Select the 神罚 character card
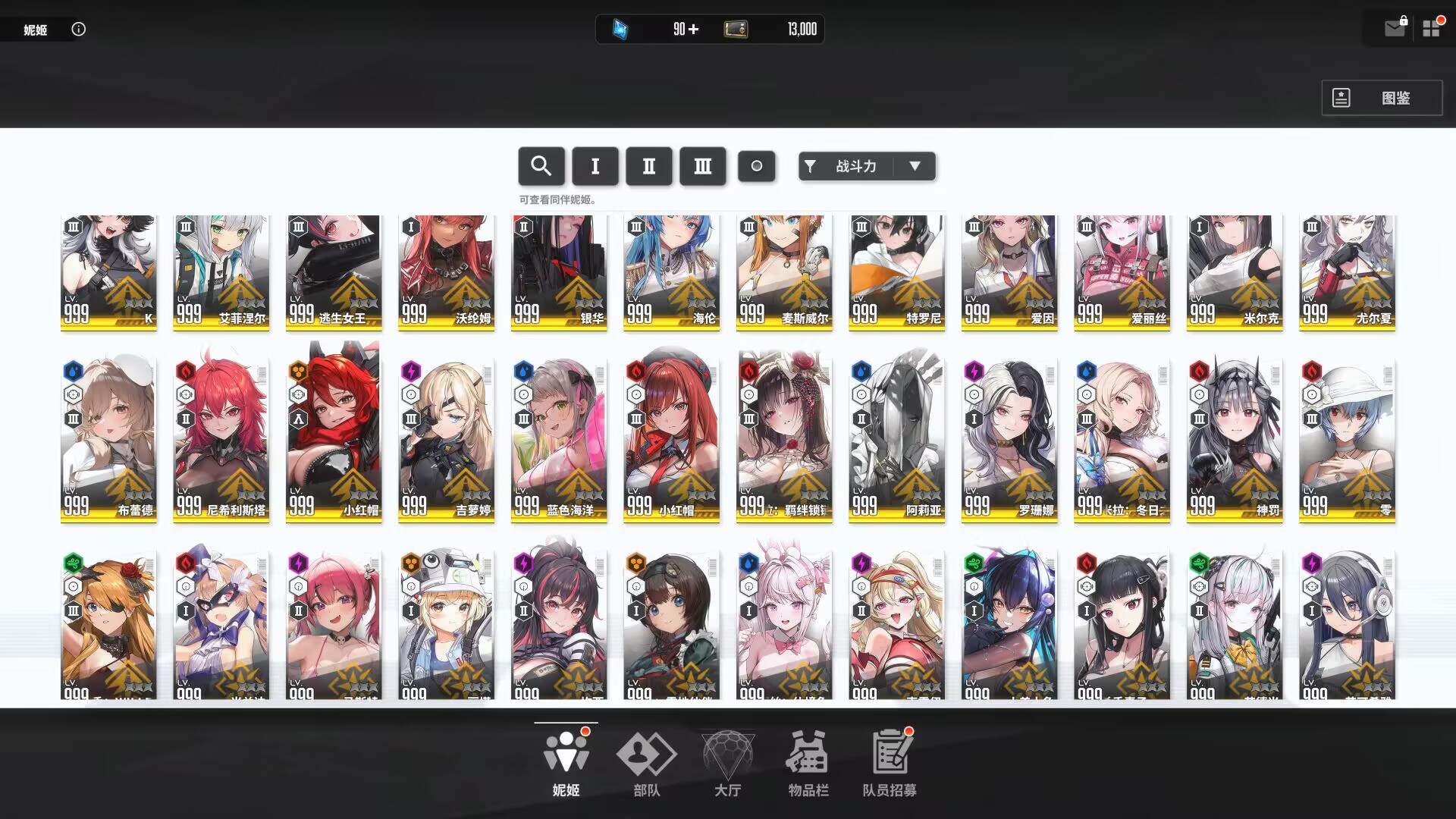 tap(1235, 438)
